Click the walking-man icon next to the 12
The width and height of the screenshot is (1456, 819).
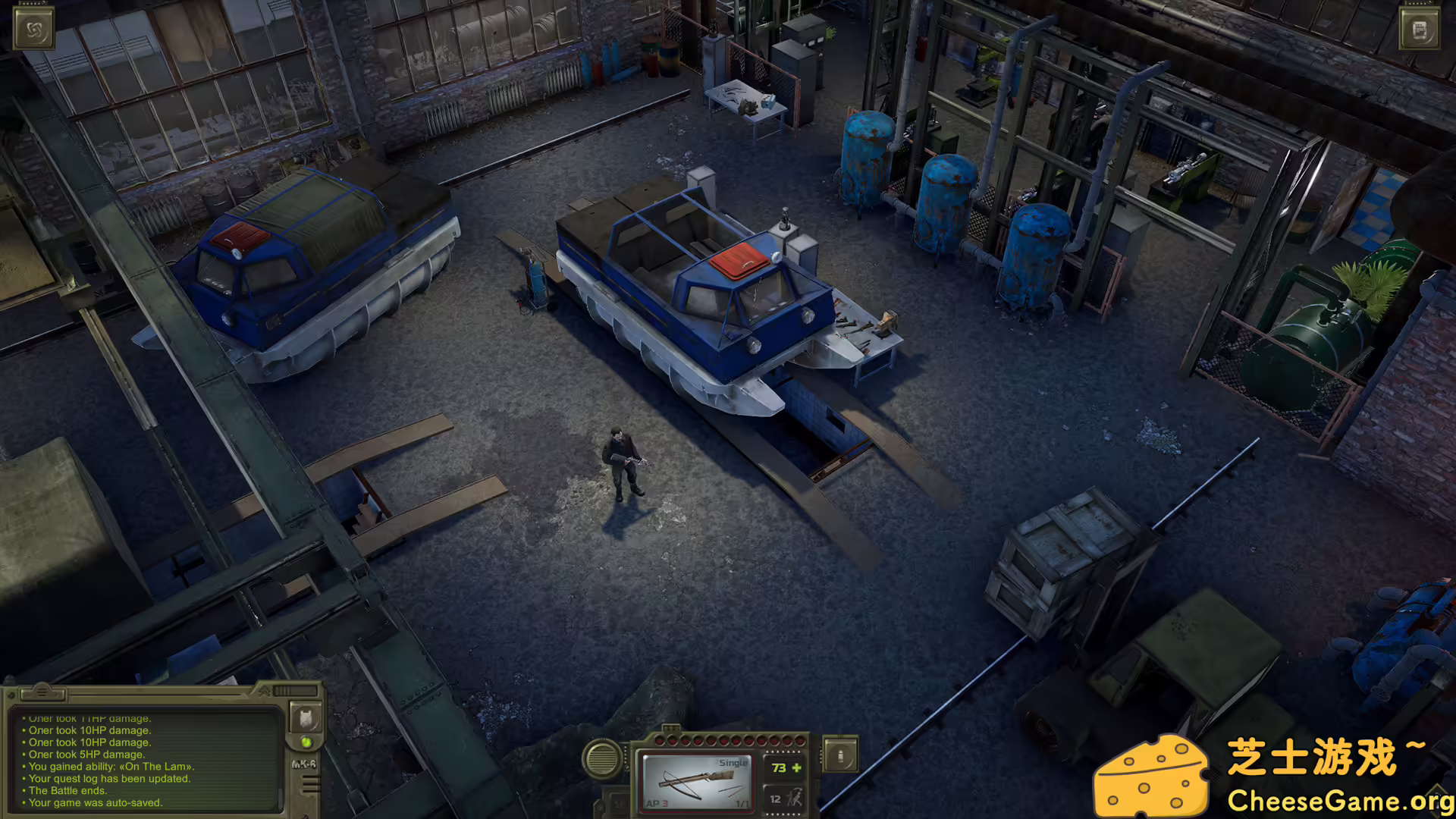click(x=793, y=798)
